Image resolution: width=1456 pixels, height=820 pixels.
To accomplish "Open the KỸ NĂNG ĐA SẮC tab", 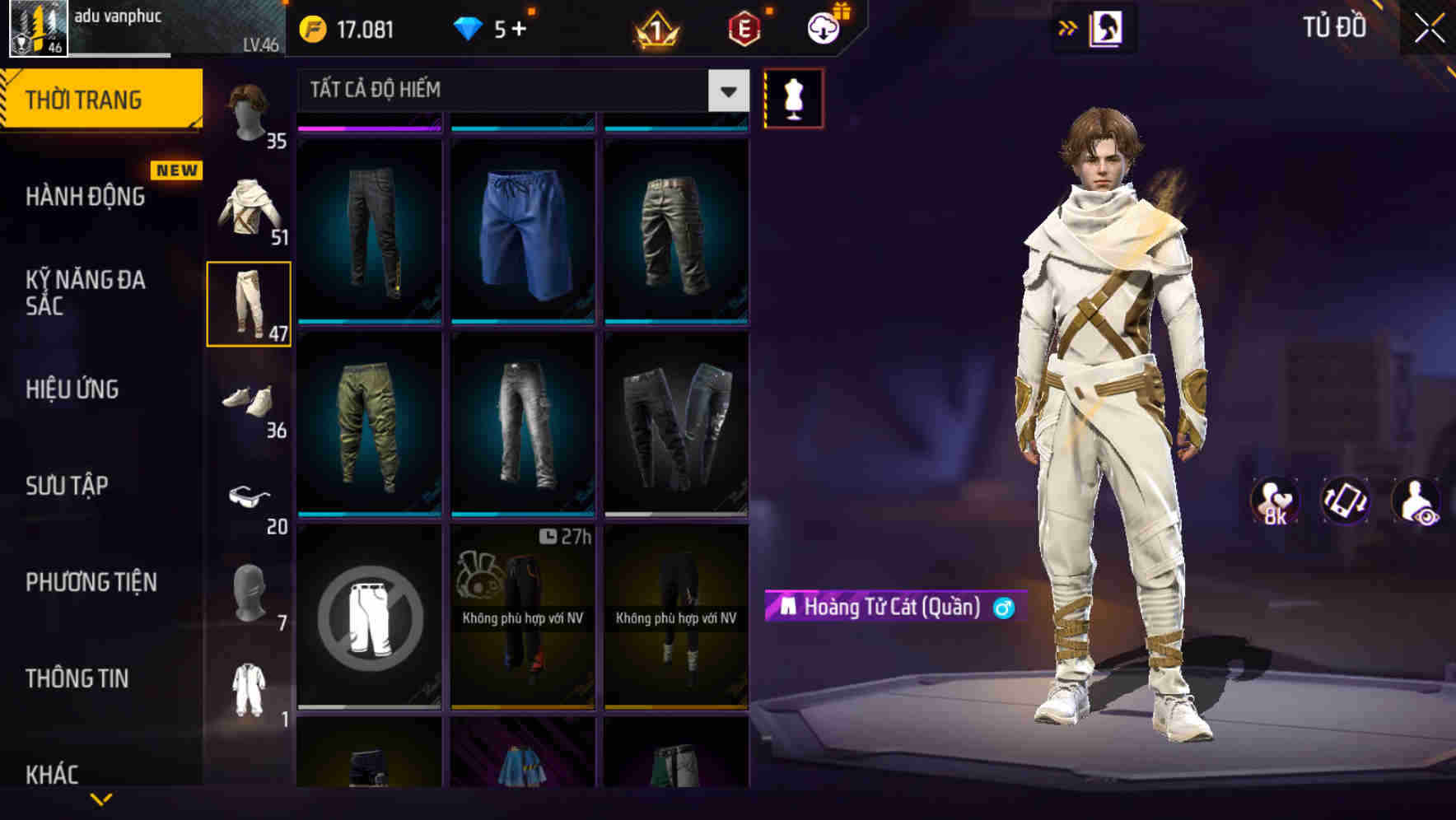I will [x=85, y=294].
